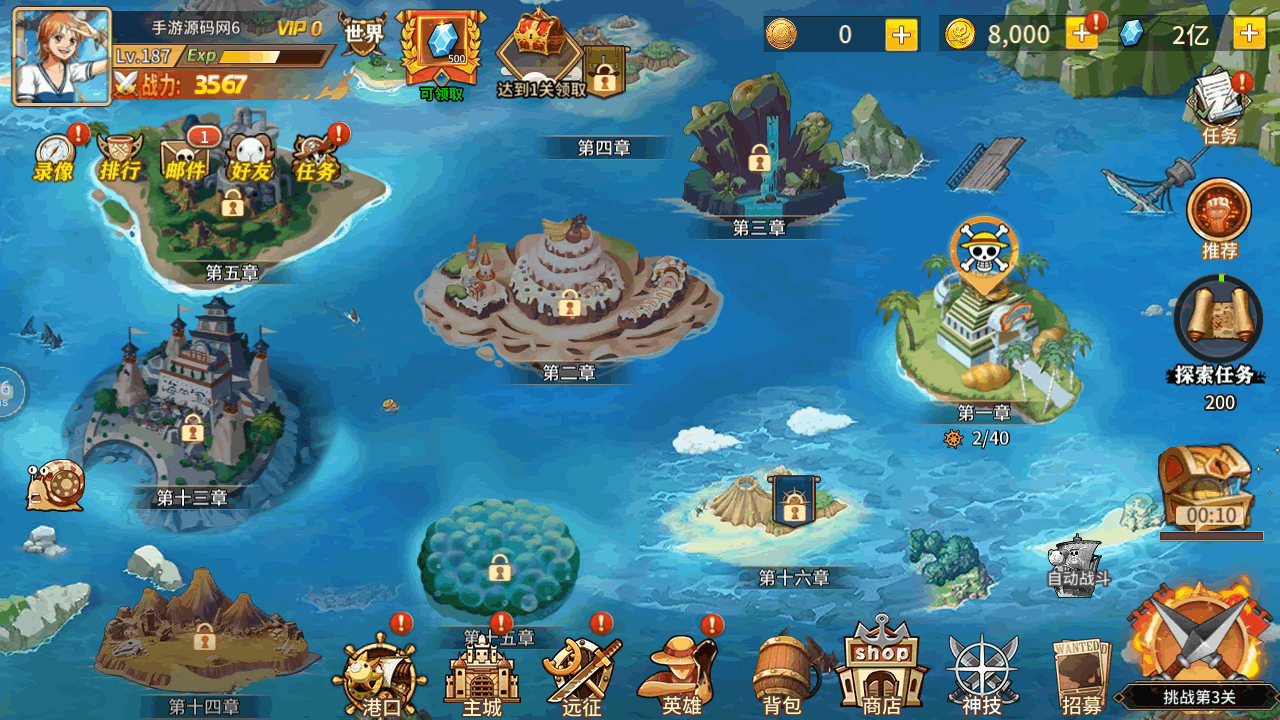The image size is (1280, 720).
Task: View the 录像 replay records
Action: tap(55, 157)
